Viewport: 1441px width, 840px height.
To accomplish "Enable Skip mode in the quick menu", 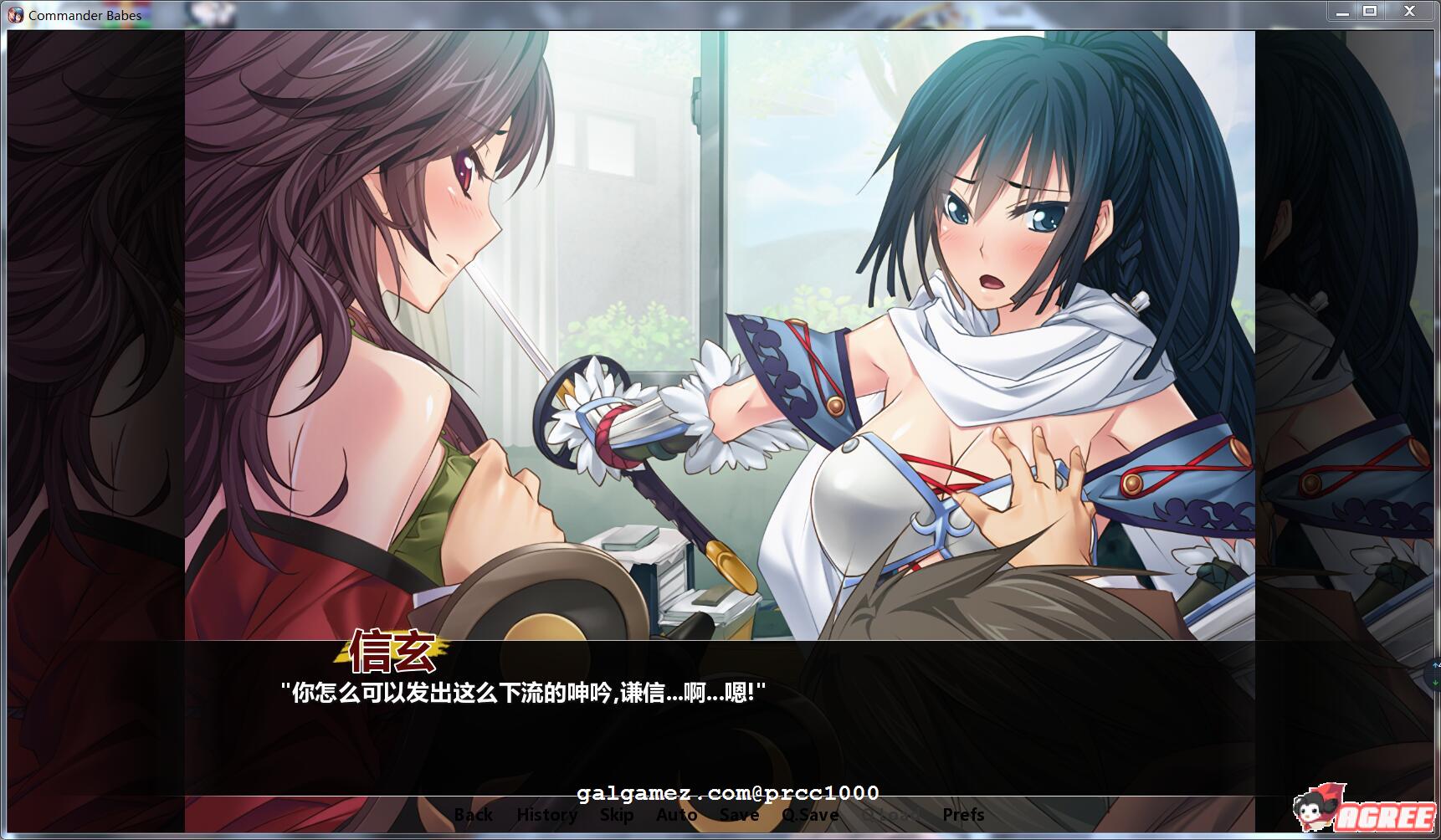I will tap(618, 814).
